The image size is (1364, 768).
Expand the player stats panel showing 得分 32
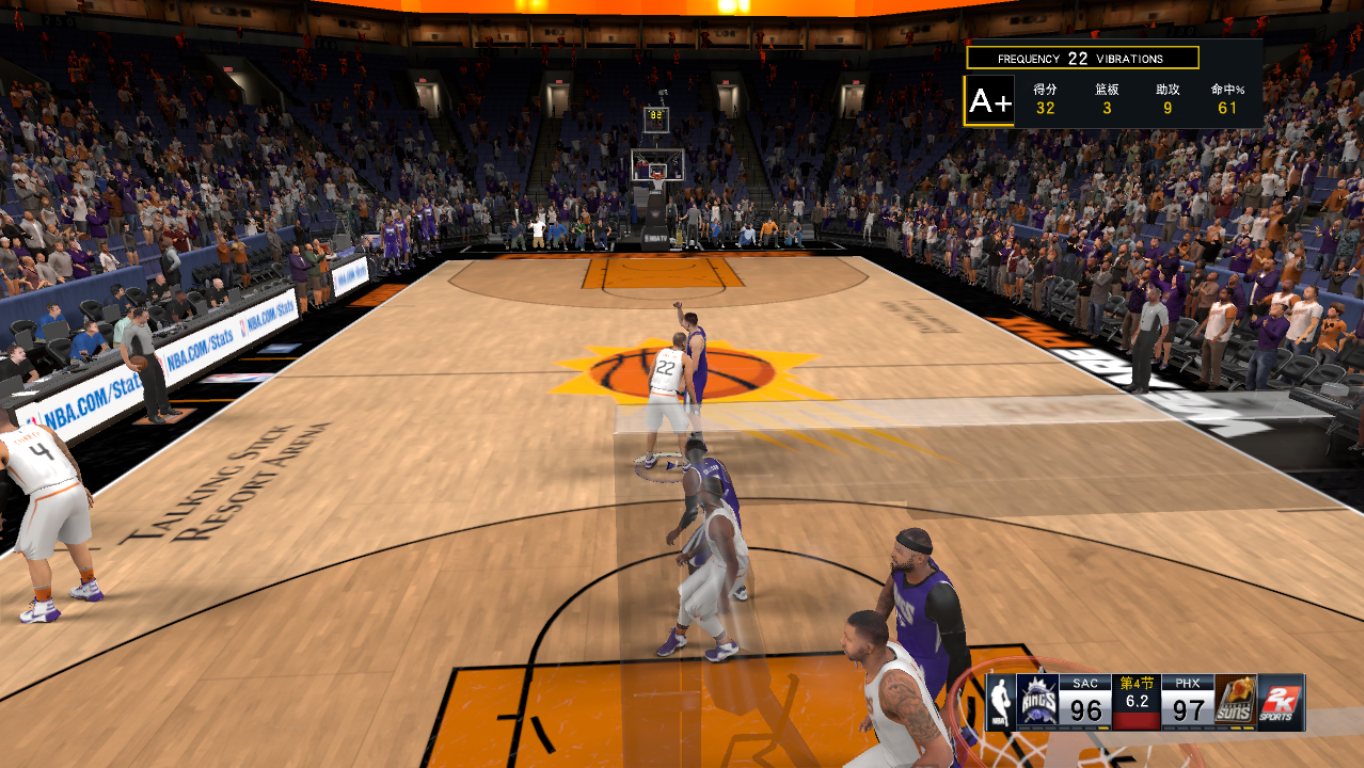pyautogui.click(x=1046, y=98)
